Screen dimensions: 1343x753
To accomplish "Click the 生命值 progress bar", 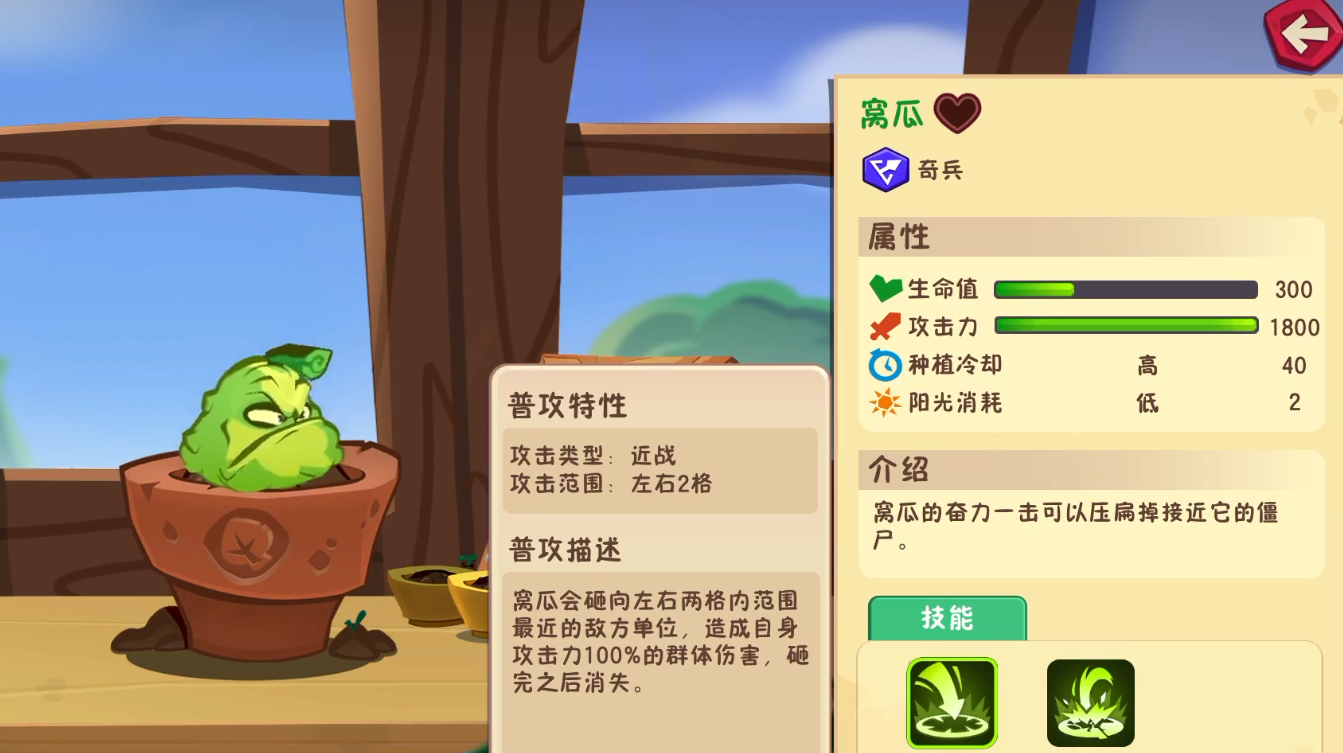I will pyautogui.click(x=1124, y=289).
